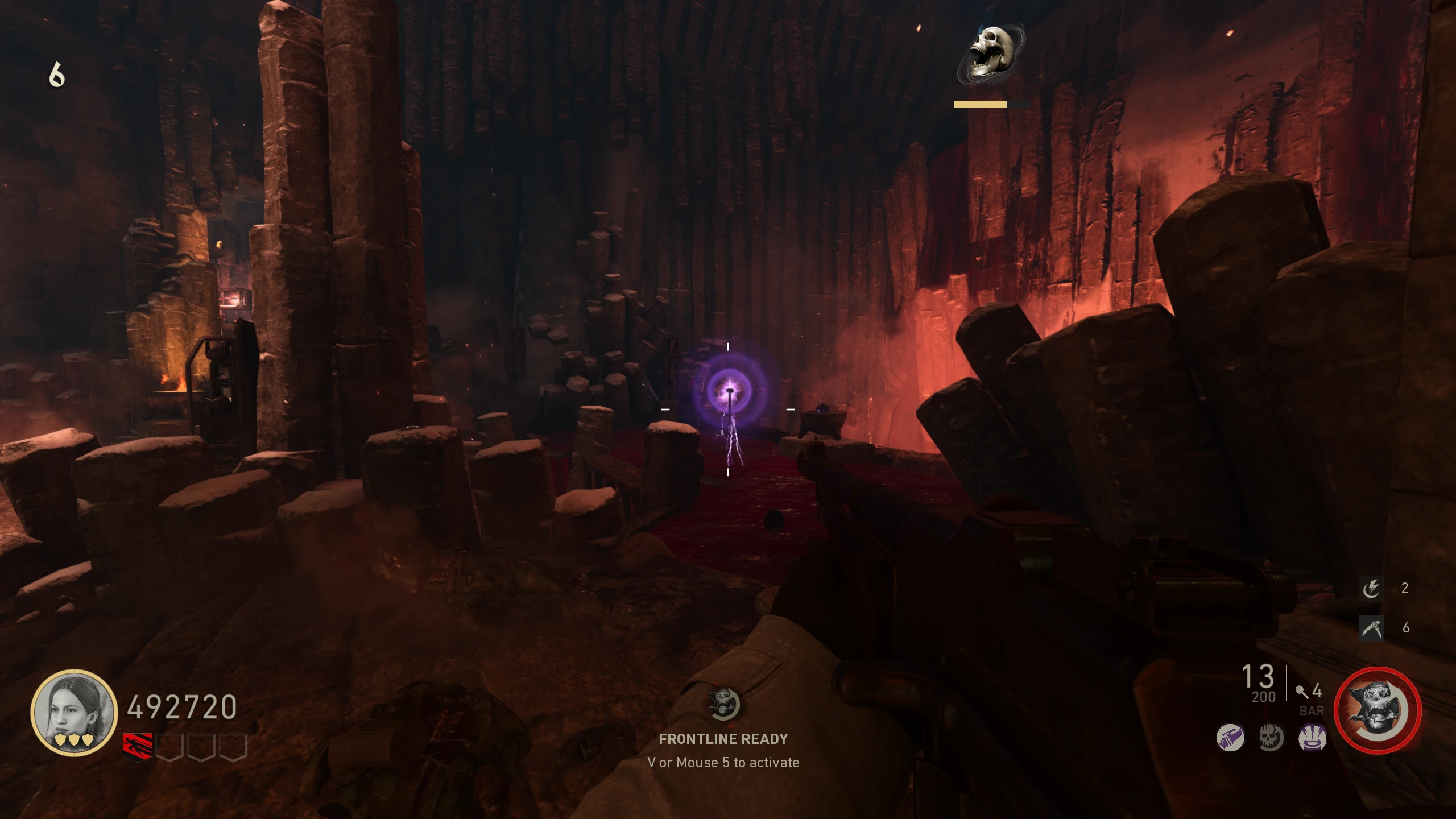1456x819 pixels.
Task: Select the red running-man perk icon
Action: pos(138,746)
